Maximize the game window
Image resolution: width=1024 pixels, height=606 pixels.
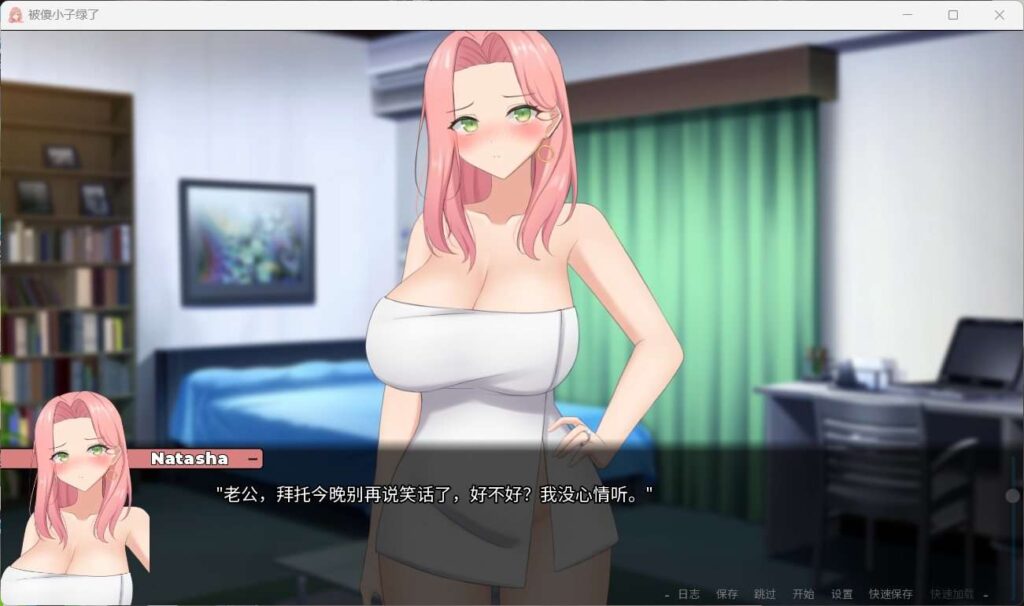coord(953,15)
